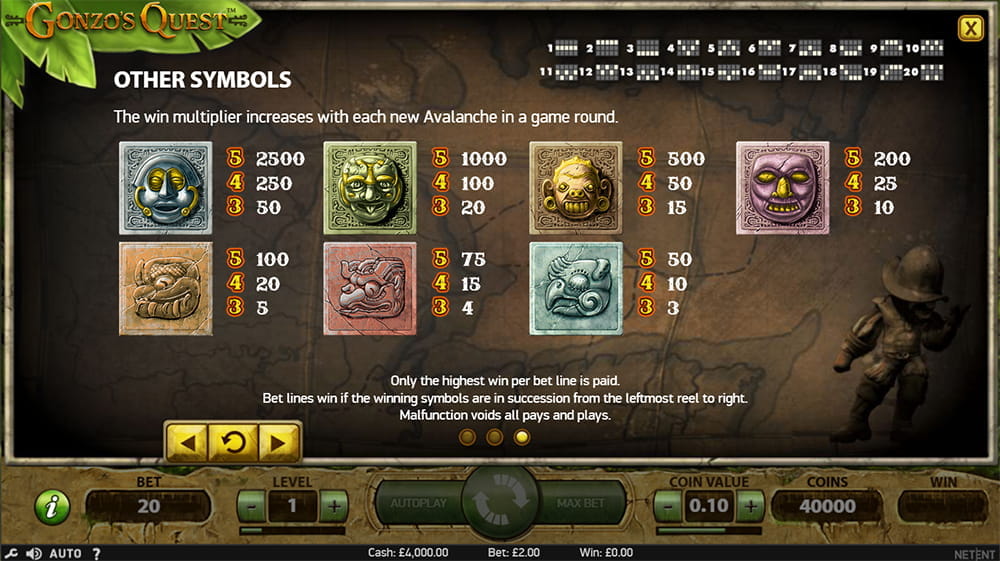
Task: Select the first paytable page dot
Action: coord(467,437)
